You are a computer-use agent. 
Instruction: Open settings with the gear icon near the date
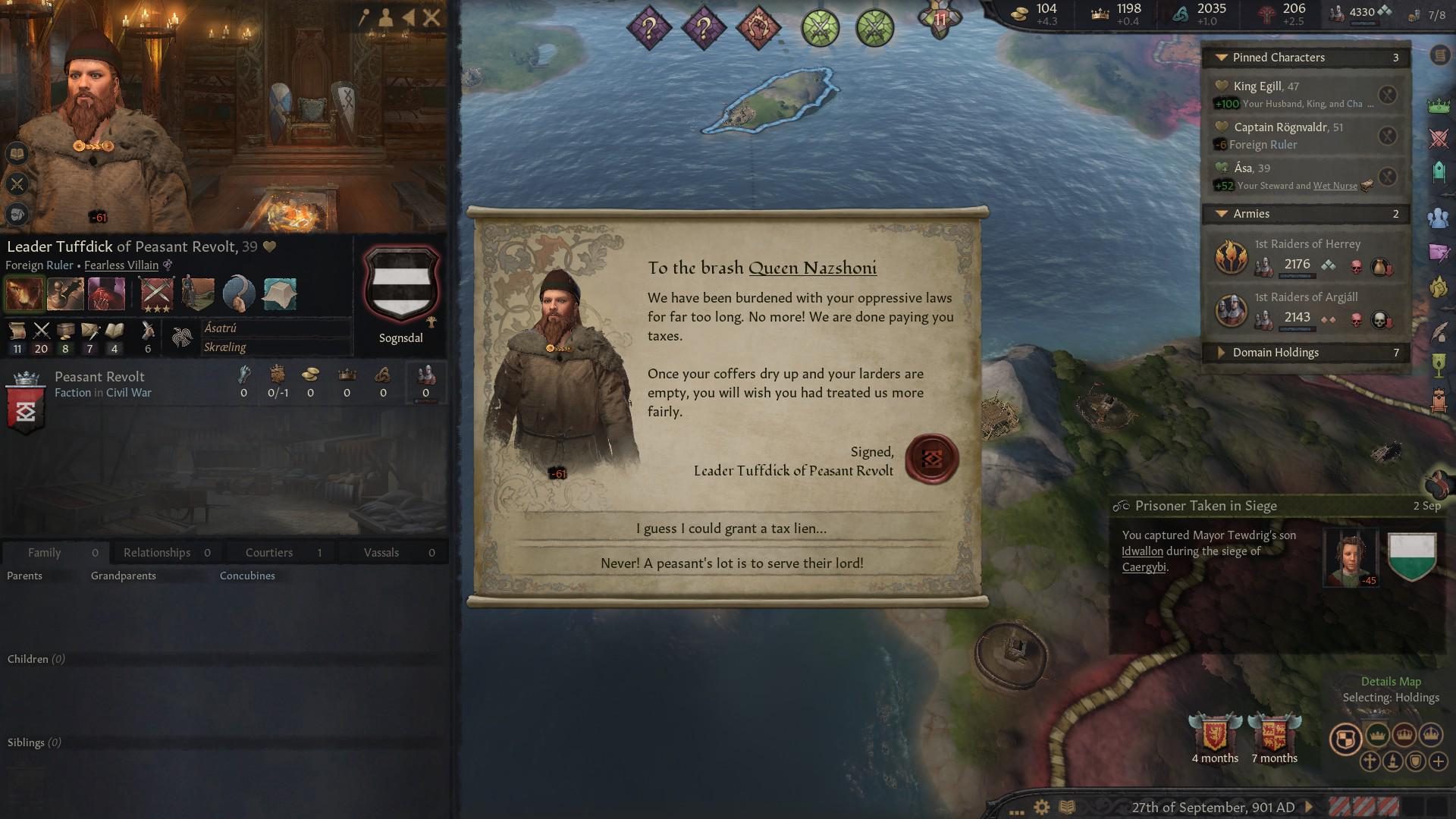(1041, 807)
